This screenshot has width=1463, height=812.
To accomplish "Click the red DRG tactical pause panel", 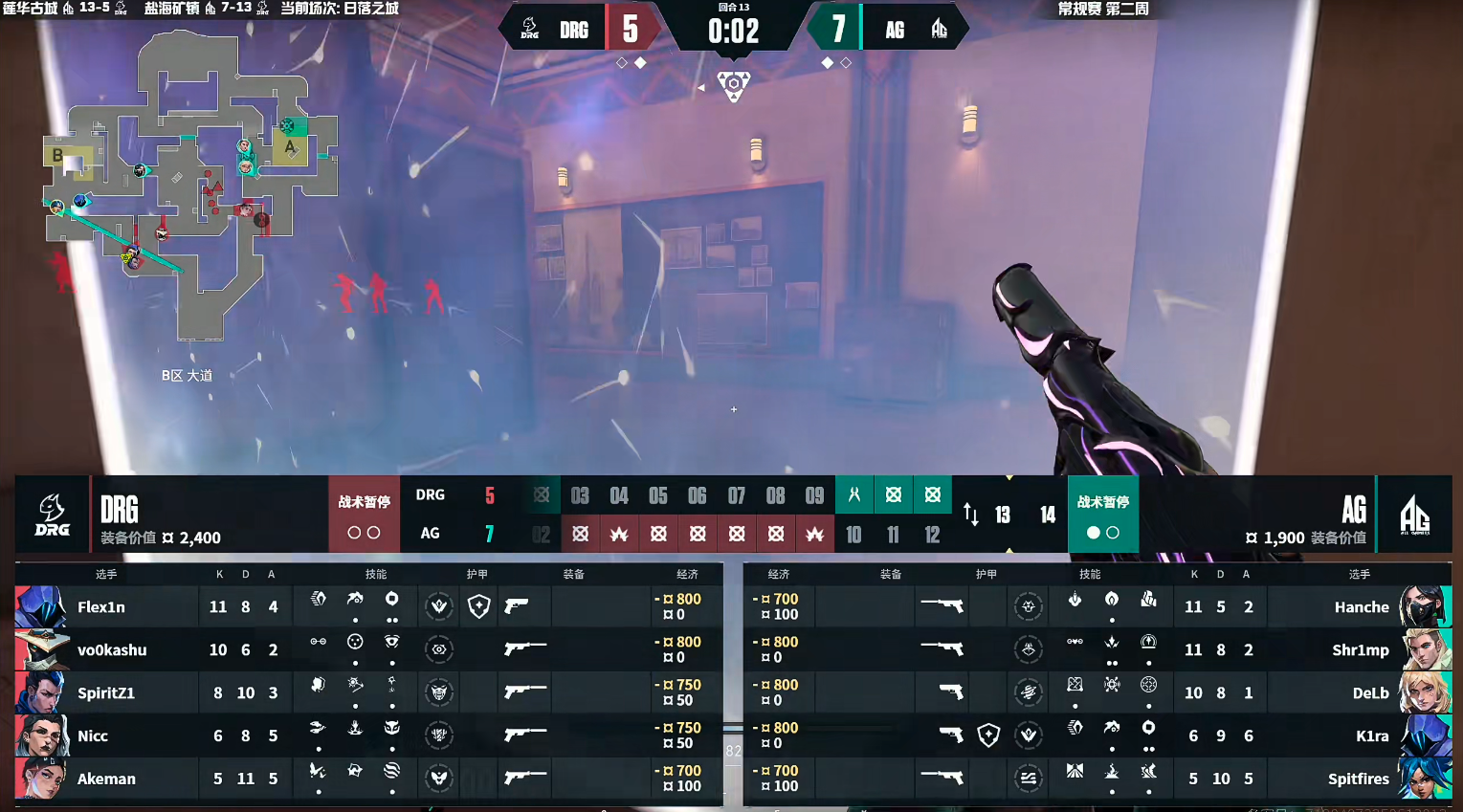I will 364,515.
